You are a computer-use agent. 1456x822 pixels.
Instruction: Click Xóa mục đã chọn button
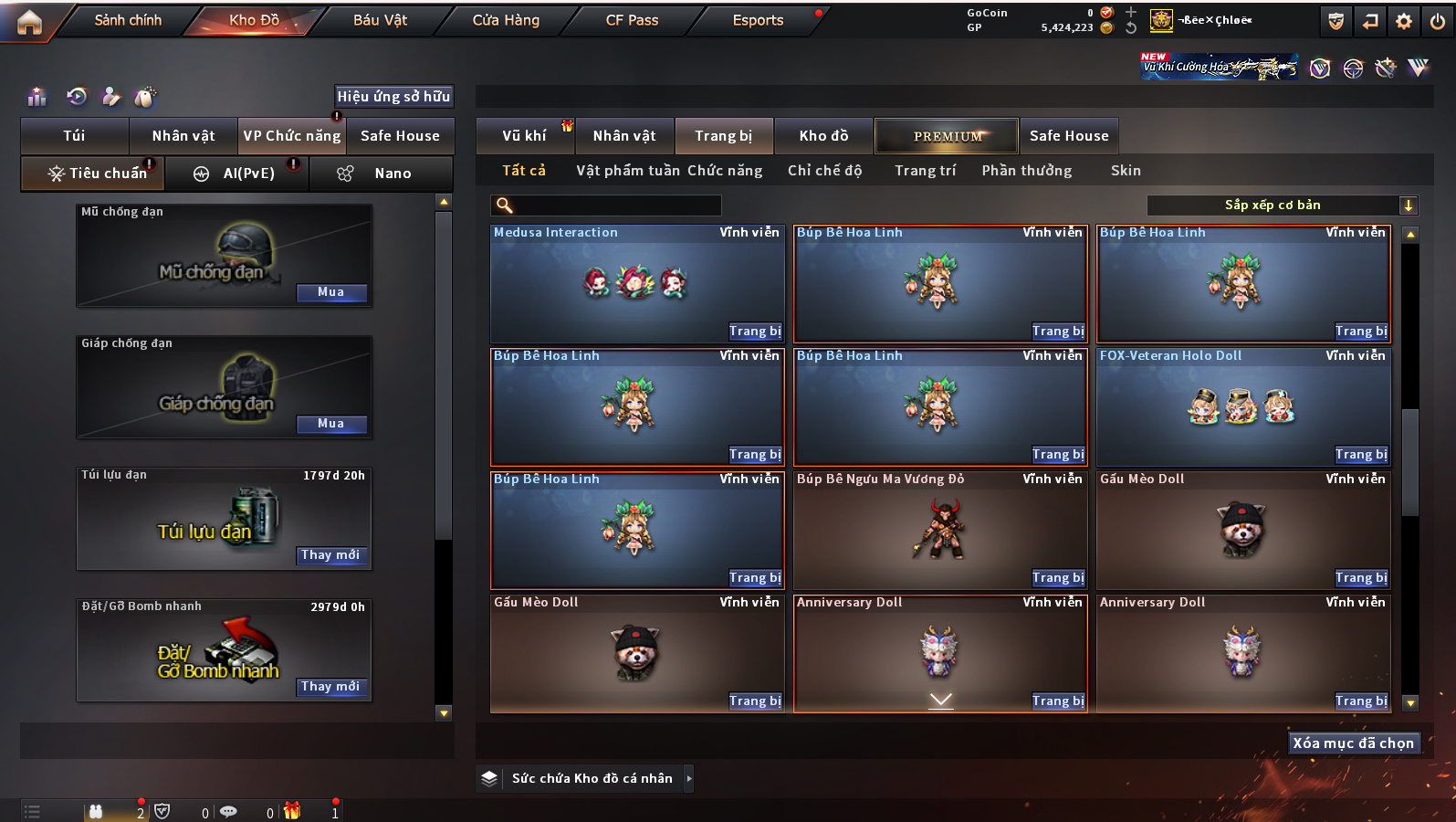(1353, 743)
